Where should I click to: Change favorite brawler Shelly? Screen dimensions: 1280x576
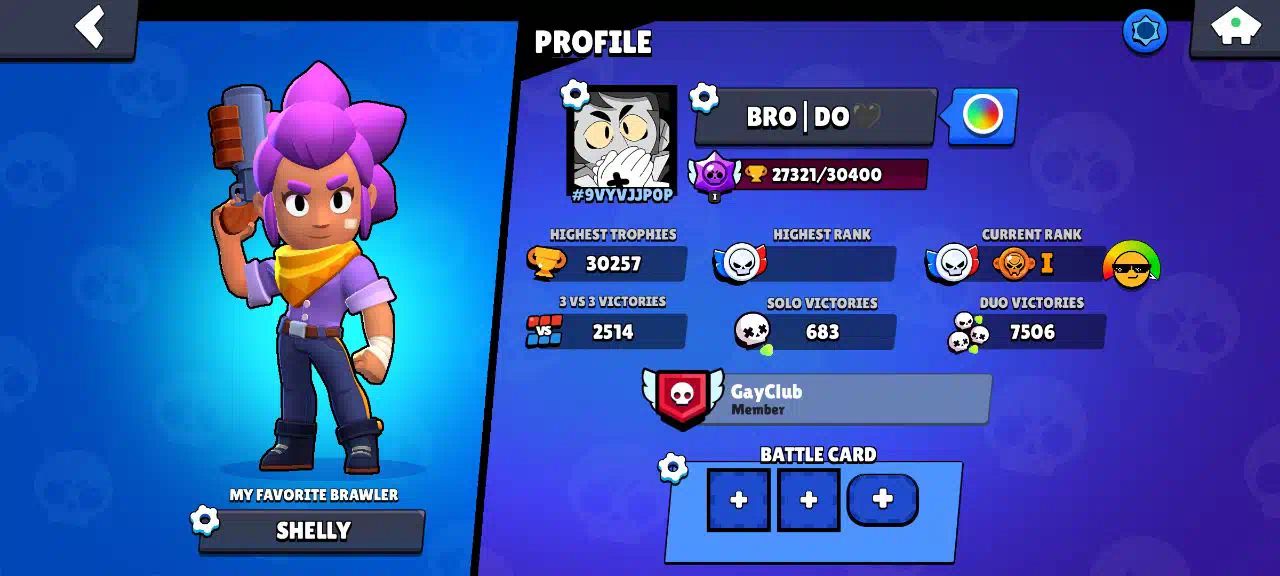click(313, 531)
